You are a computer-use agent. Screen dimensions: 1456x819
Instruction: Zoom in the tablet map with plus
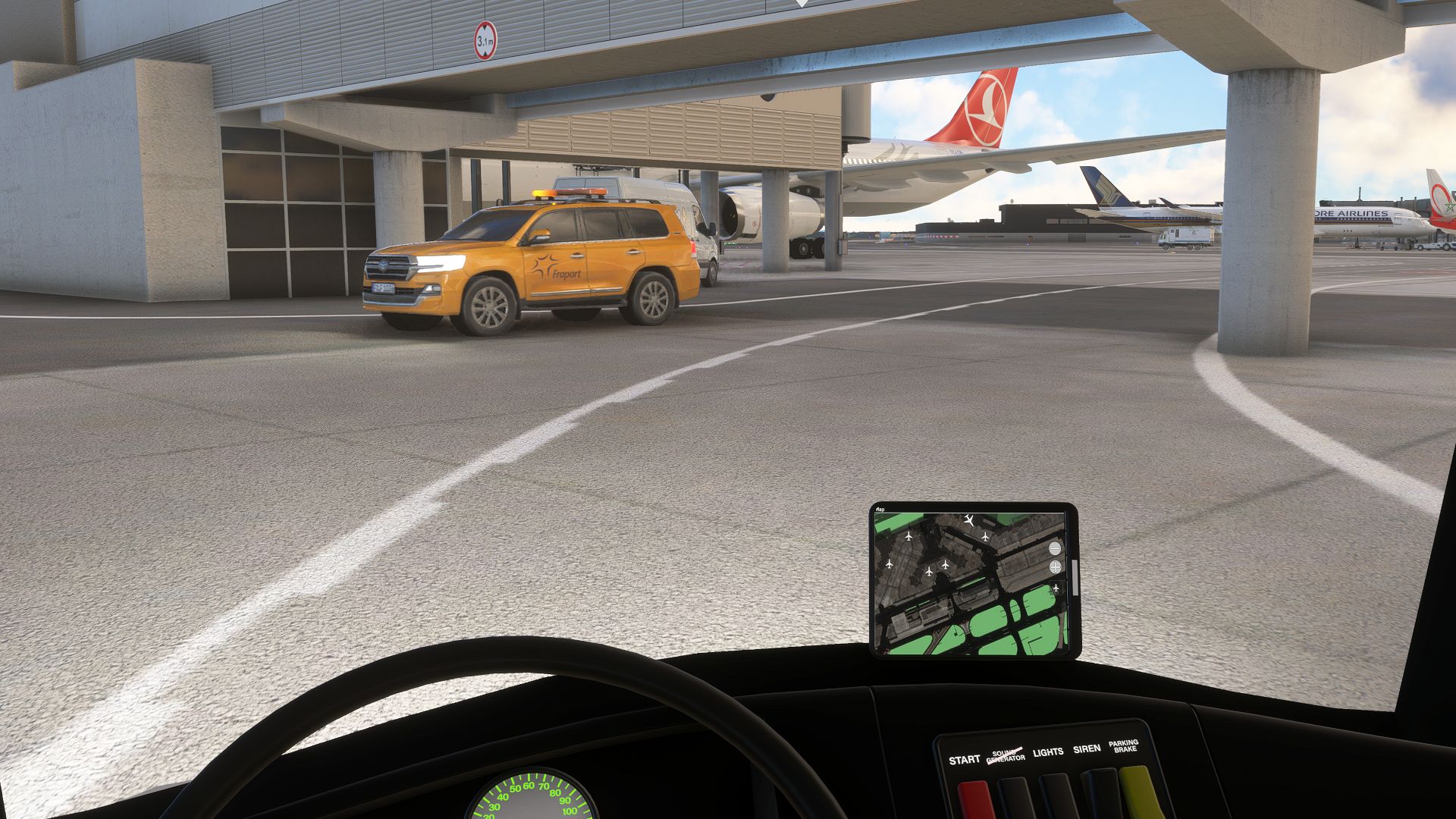click(1055, 567)
